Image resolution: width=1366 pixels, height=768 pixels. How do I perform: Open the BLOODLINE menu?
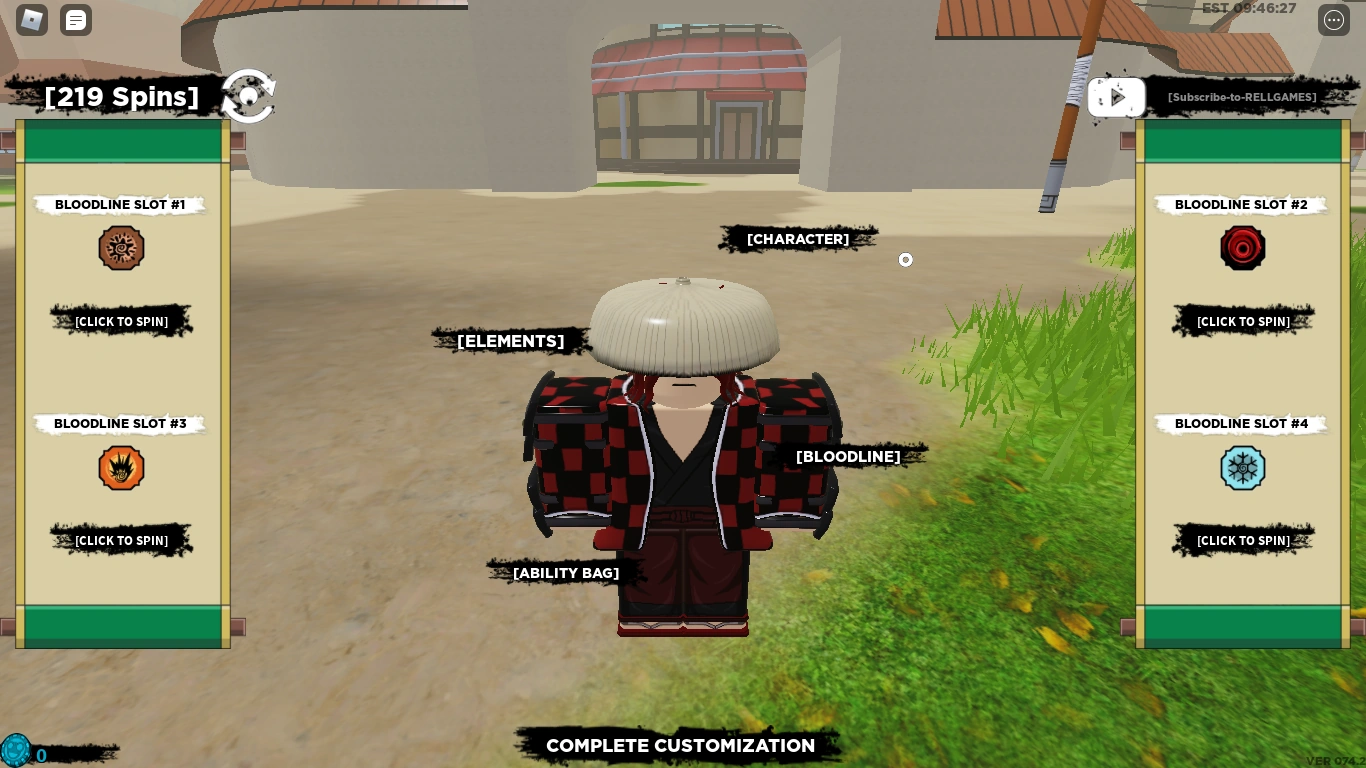pos(847,457)
